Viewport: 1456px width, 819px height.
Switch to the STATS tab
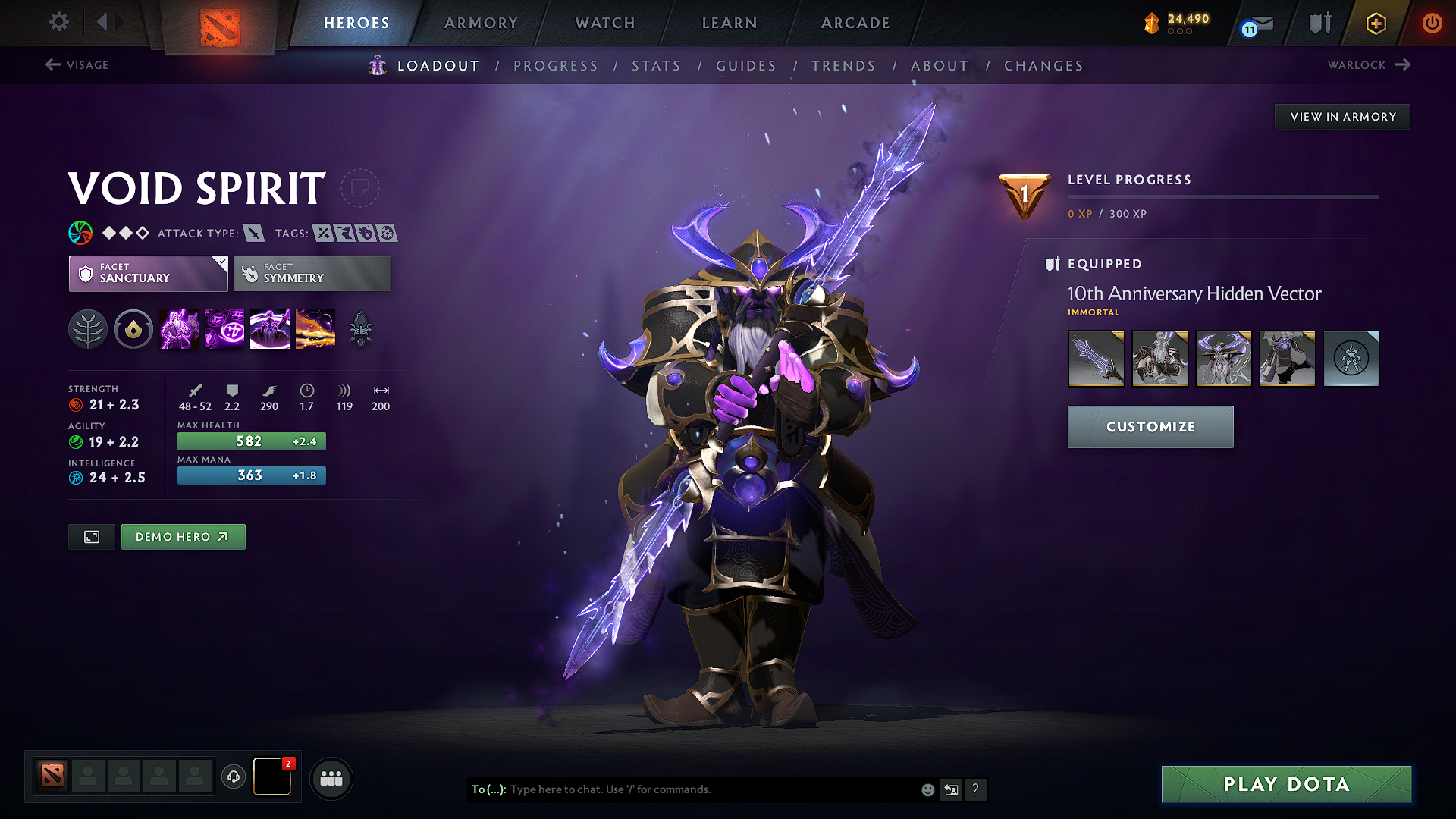click(x=656, y=66)
